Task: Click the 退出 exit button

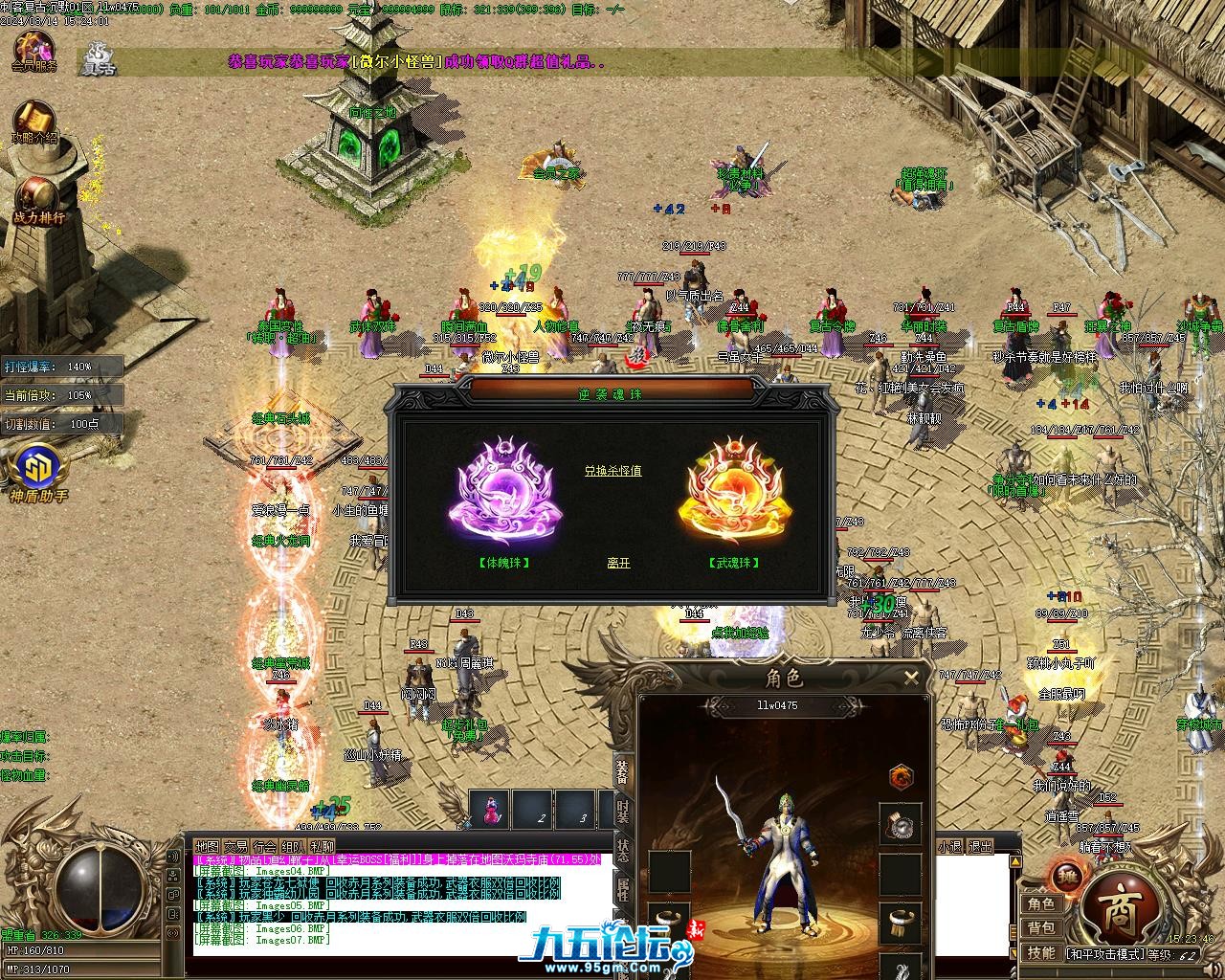Action: [980, 847]
